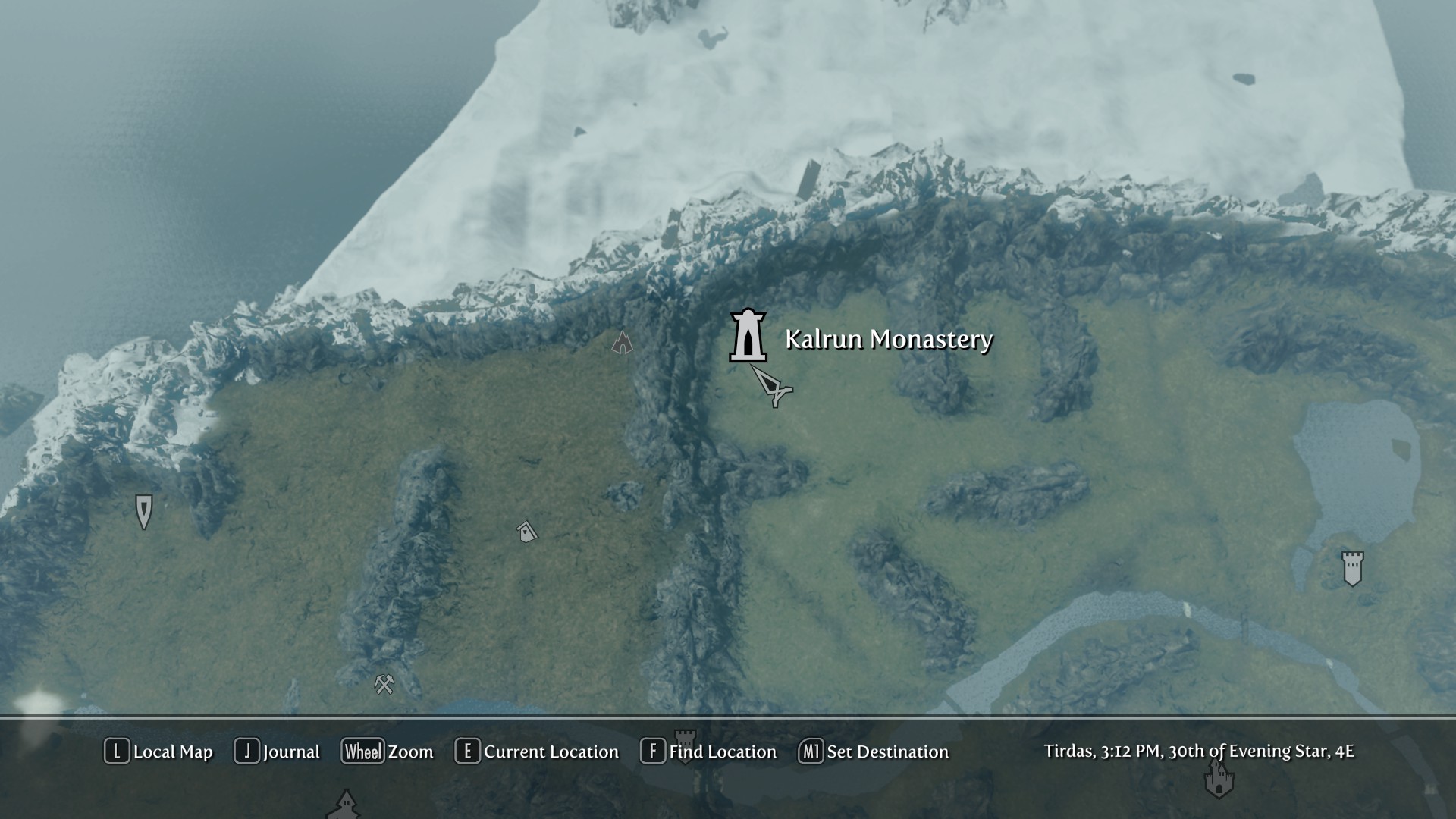Screen dimensions: 1456x819
Task: Select the crossed pickaxes mine marker
Action: click(384, 684)
